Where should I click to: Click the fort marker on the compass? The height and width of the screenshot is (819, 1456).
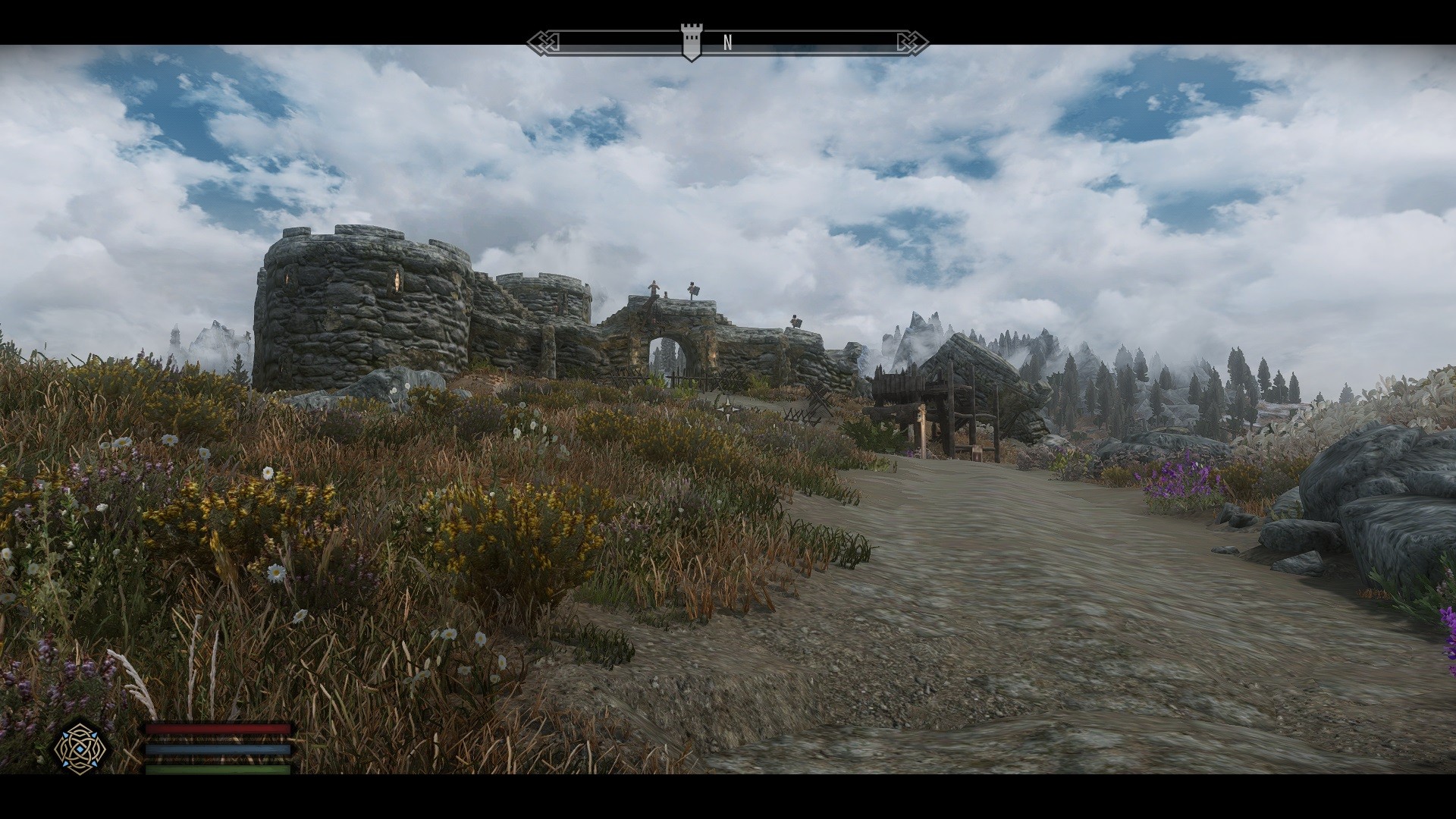(690, 41)
